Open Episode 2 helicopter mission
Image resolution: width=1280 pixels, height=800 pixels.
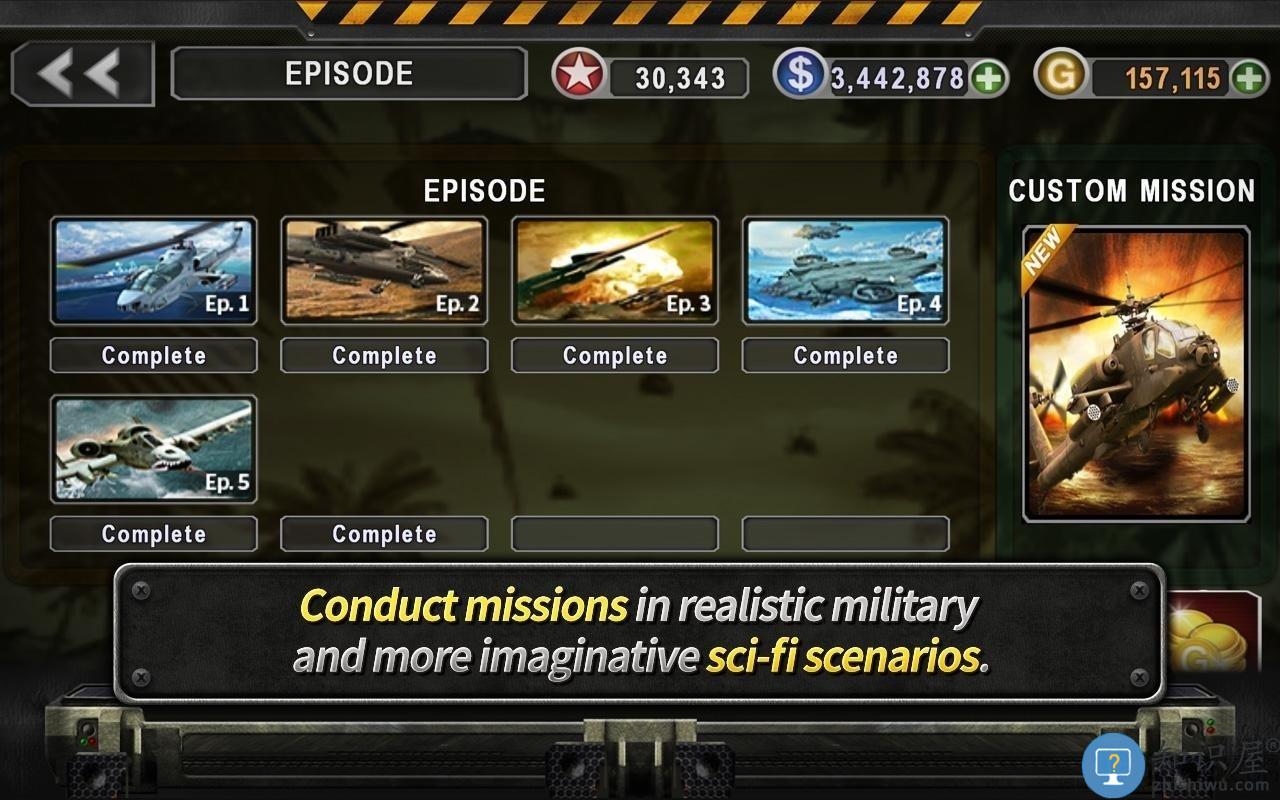384,270
